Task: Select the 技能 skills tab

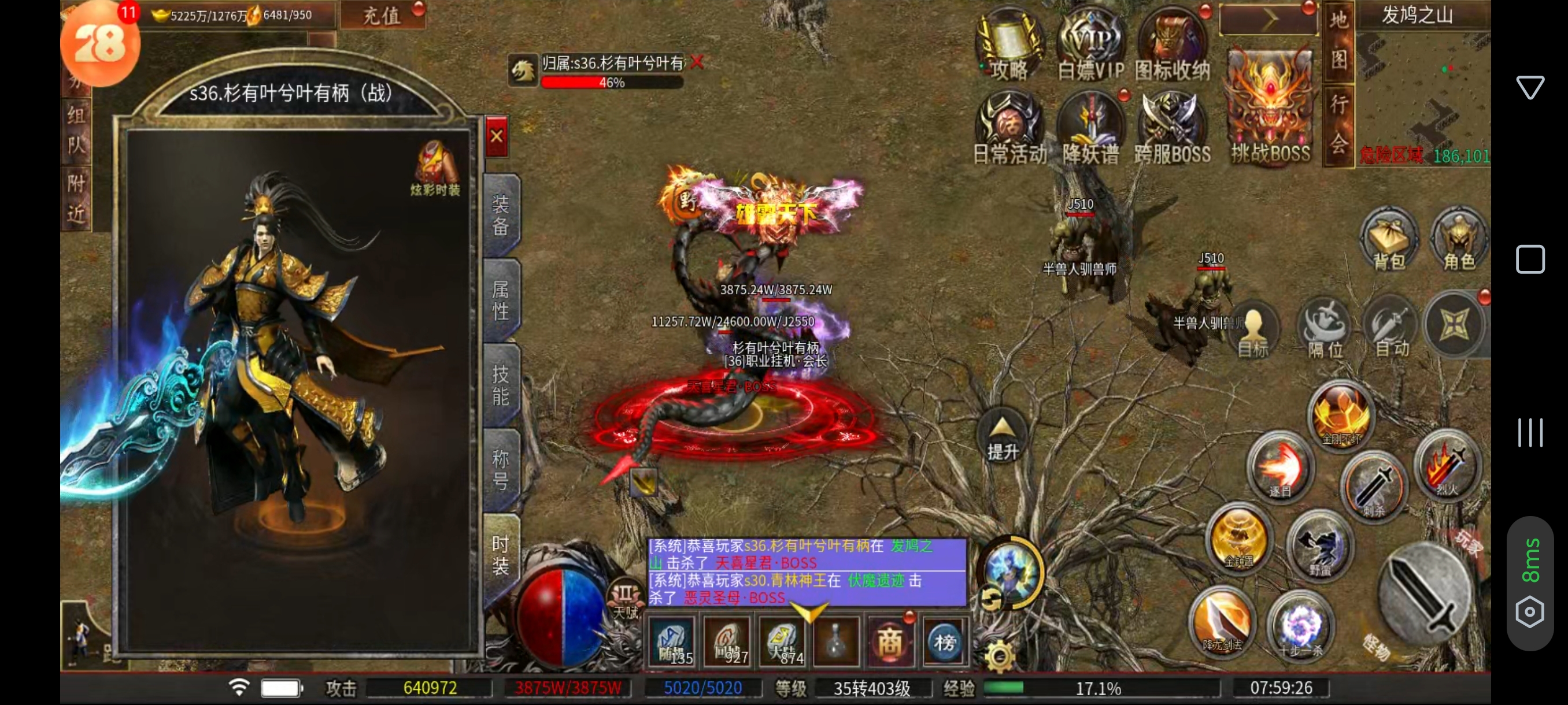Action: (500, 385)
